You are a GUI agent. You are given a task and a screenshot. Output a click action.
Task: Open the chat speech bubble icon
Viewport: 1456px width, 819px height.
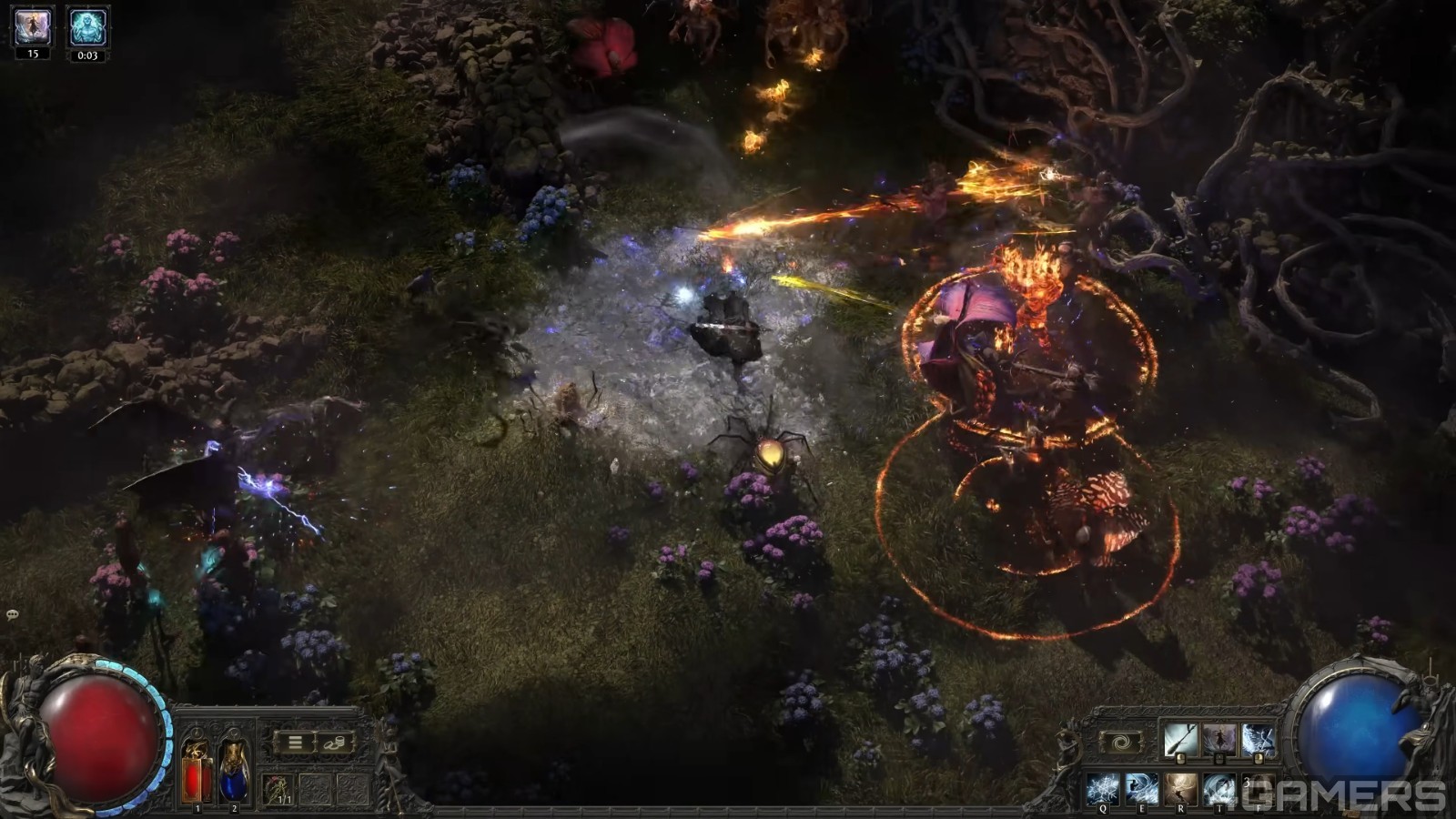pos(13,615)
